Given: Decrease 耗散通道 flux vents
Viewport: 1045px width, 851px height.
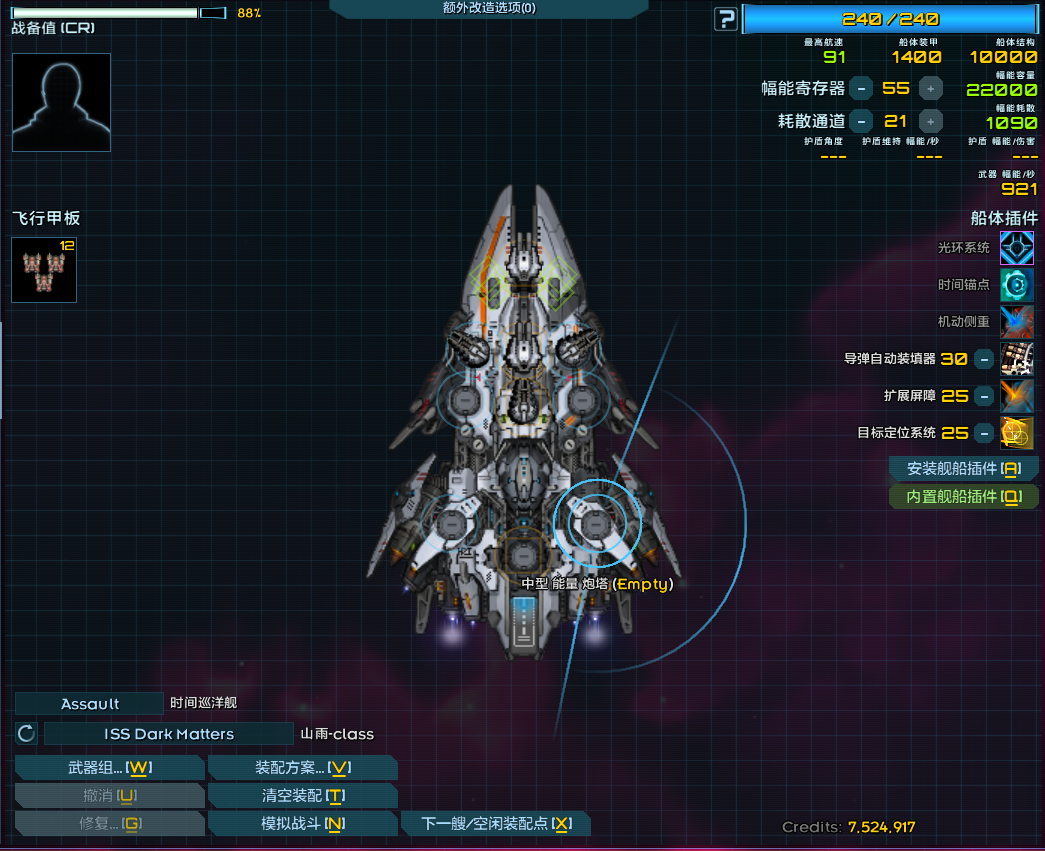Looking at the screenshot, I should tap(861, 121).
